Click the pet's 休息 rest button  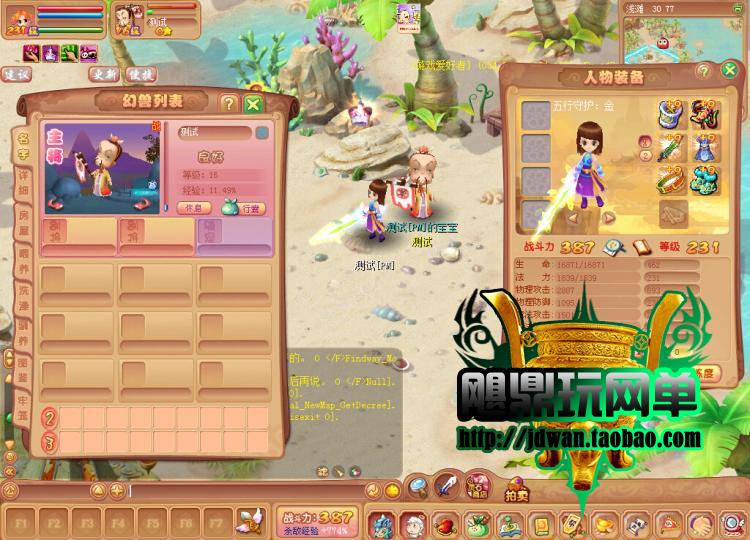pyautogui.click(x=192, y=208)
